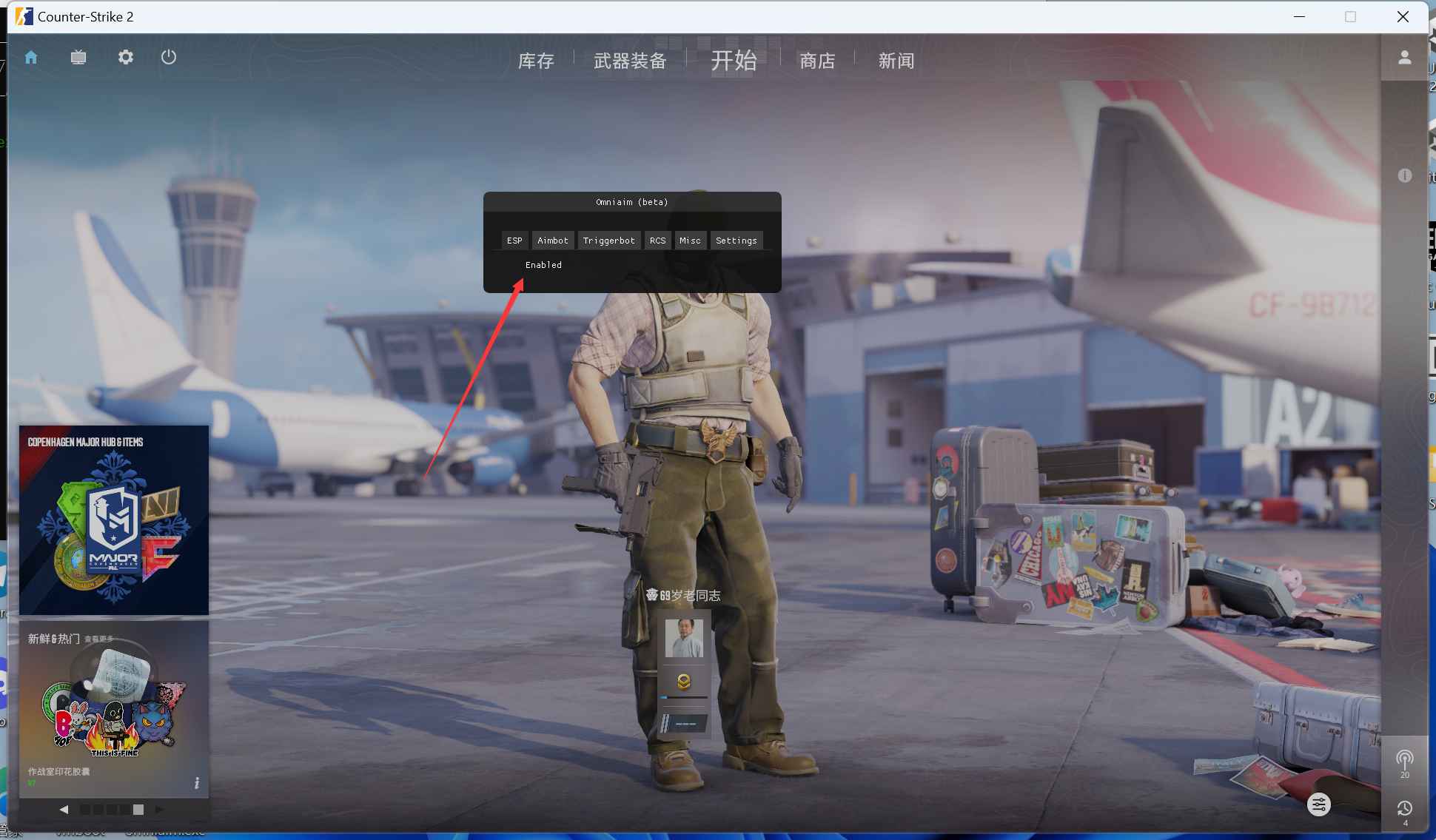Select the Home icon in top-left sidebar

[x=32, y=57]
